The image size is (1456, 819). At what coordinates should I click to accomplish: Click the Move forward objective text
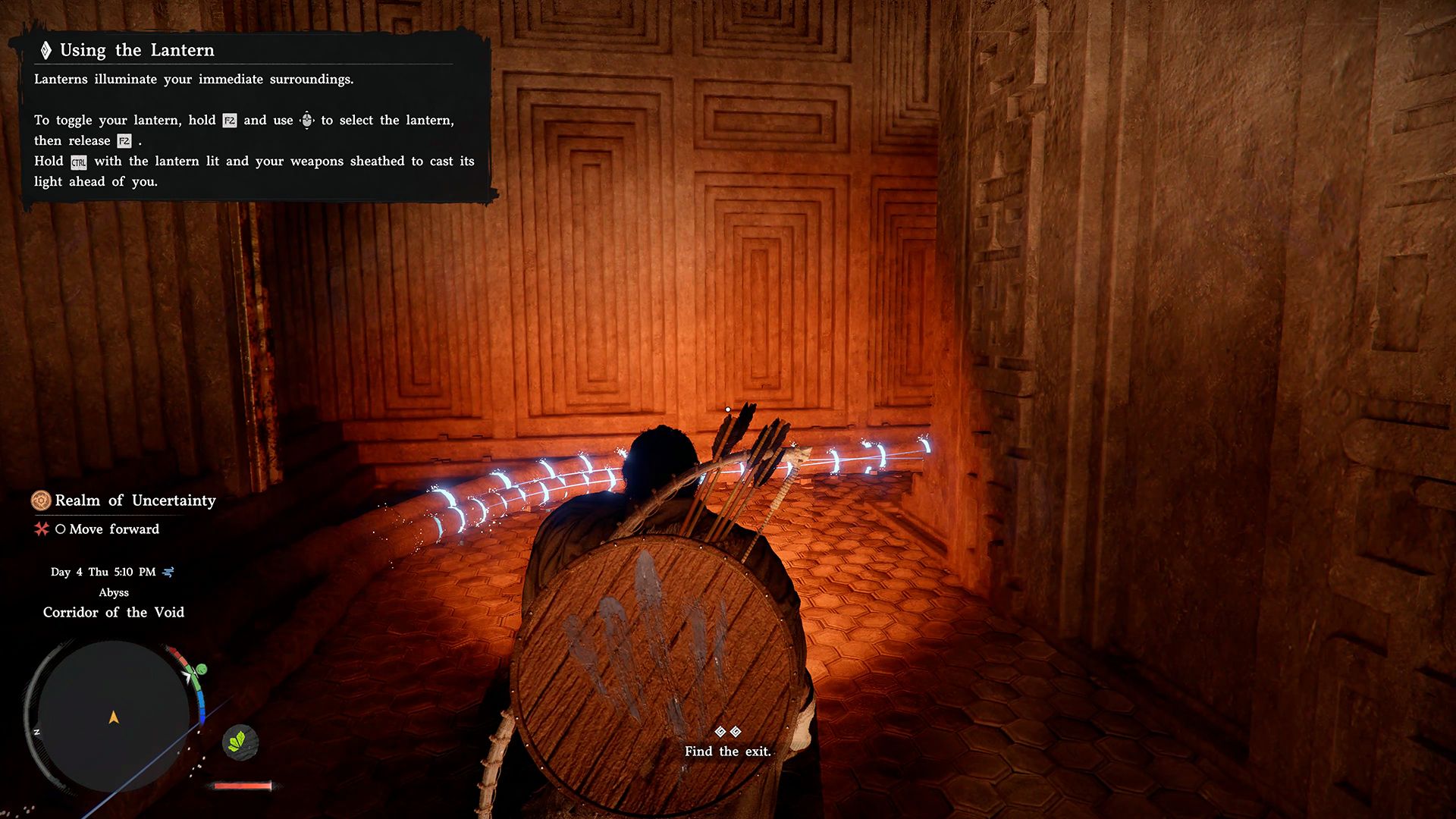(x=114, y=529)
